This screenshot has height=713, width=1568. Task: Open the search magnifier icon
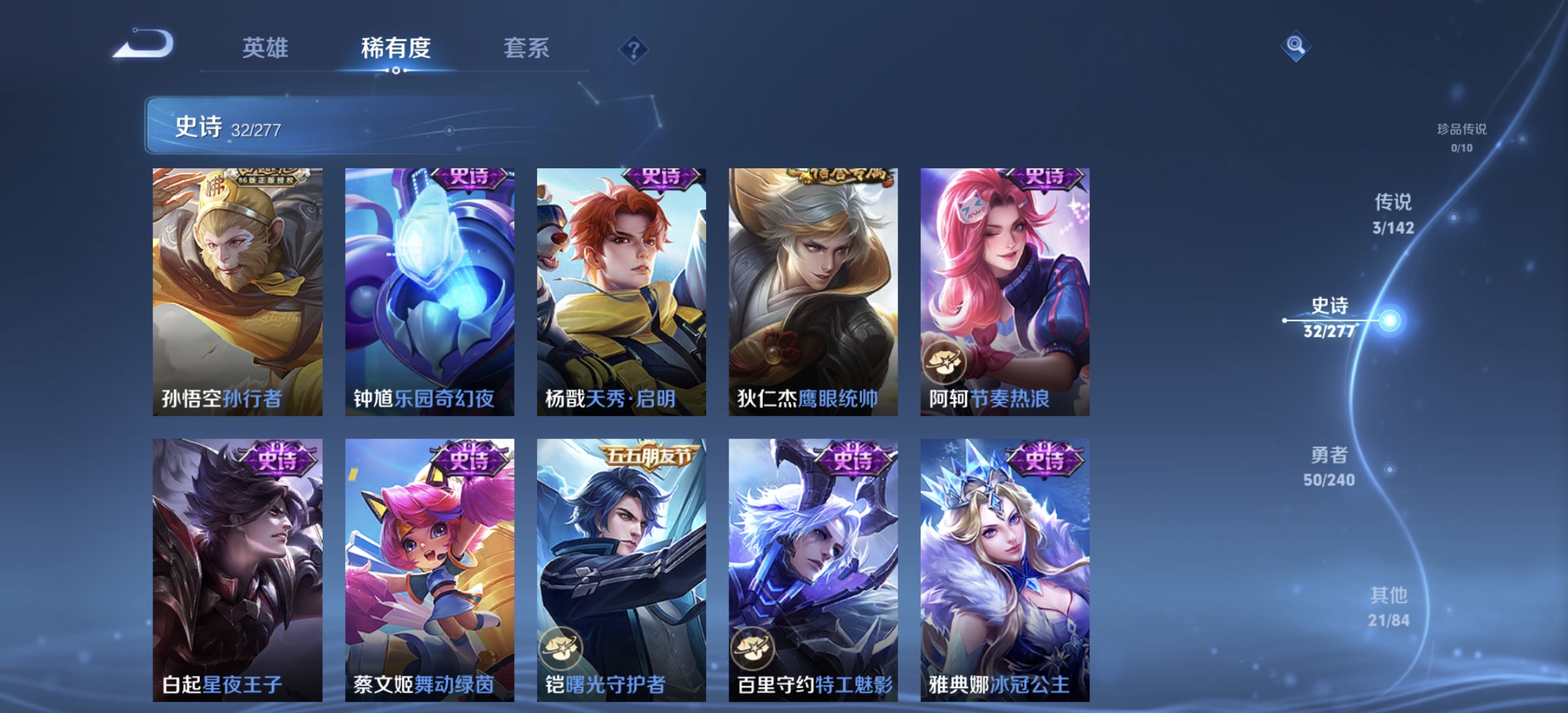tap(1295, 45)
